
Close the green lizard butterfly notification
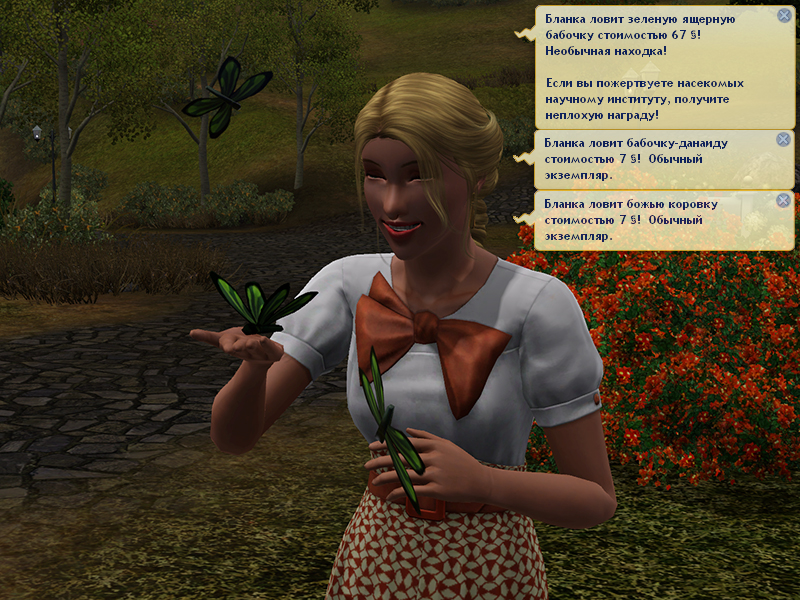[783, 16]
